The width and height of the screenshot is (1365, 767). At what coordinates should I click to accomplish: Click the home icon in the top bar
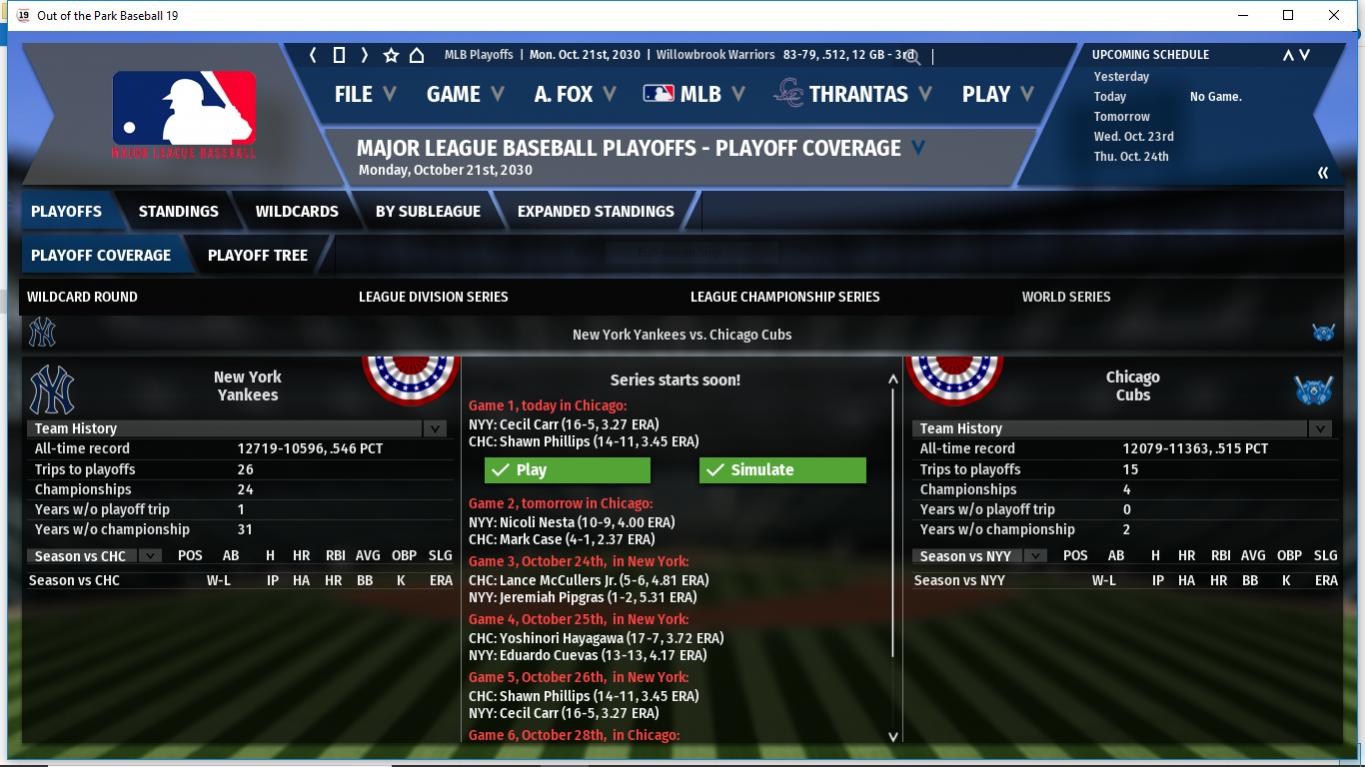tap(417, 55)
